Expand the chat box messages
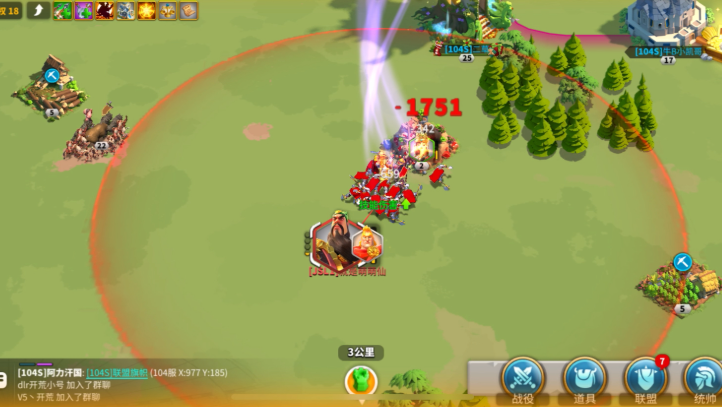The width and height of the screenshot is (722, 407). point(4,379)
